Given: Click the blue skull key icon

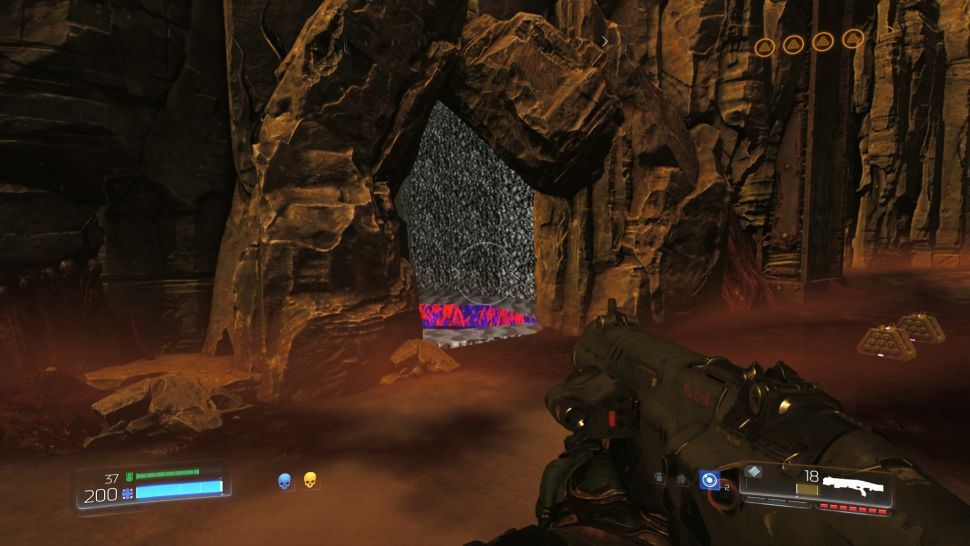Looking at the screenshot, I should pos(285,482).
